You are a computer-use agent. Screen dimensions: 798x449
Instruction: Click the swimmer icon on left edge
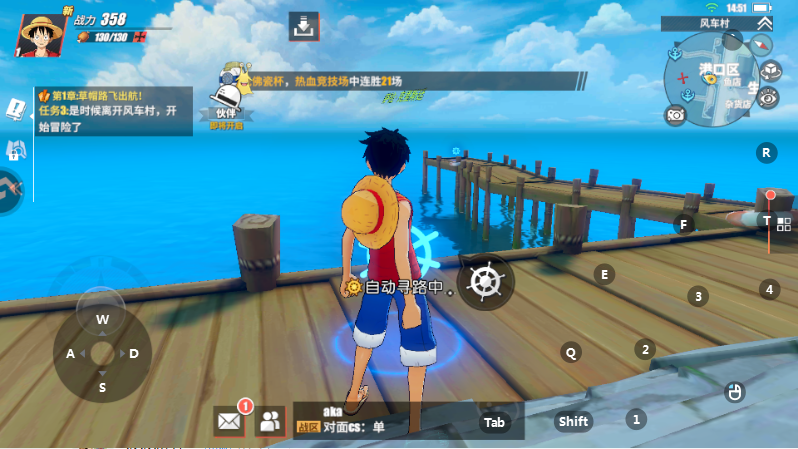tap(10, 189)
